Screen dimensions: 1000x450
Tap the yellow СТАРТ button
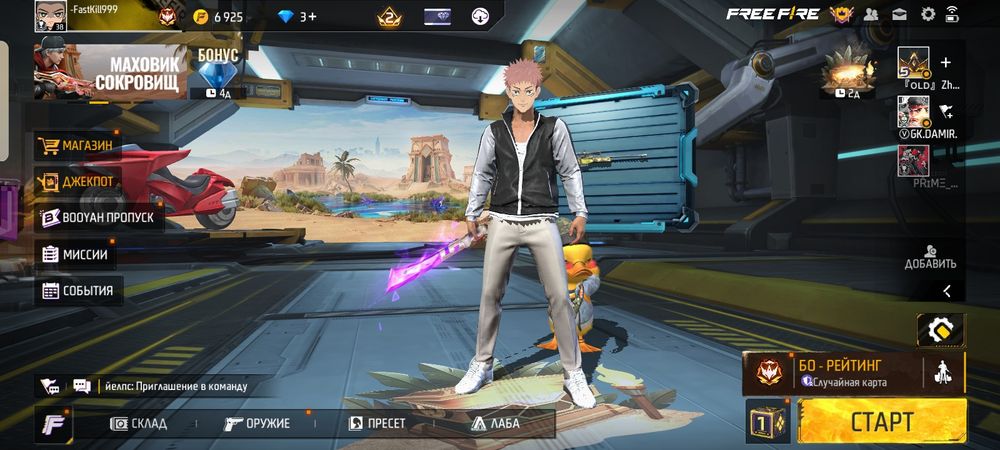pyautogui.click(x=882, y=421)
